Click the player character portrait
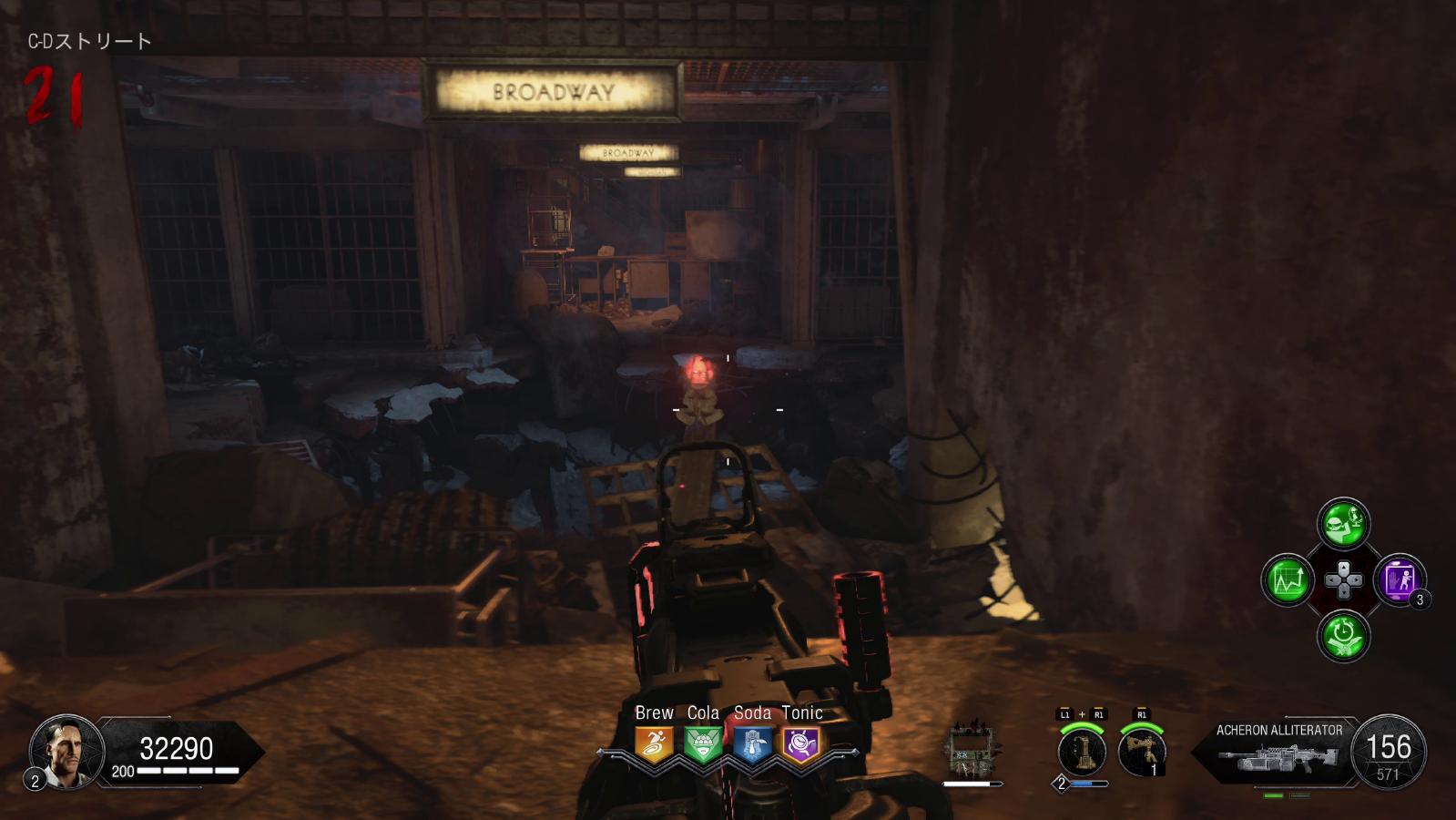The image size is (1456, 820). 66,752
